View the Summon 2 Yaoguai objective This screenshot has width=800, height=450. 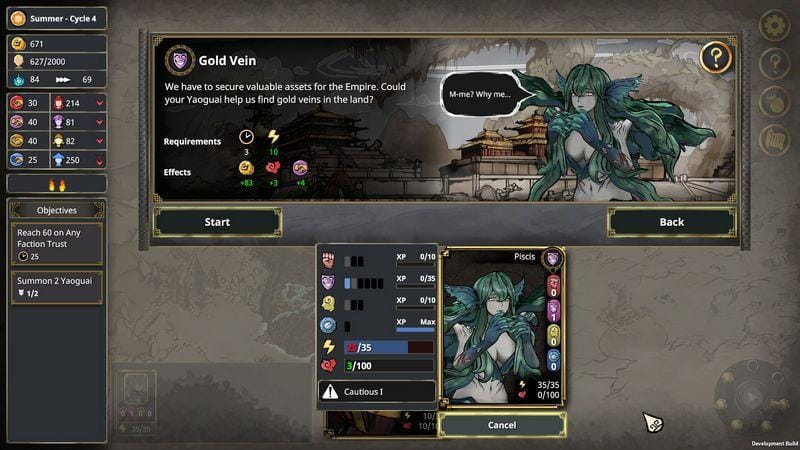coord(56,287)
